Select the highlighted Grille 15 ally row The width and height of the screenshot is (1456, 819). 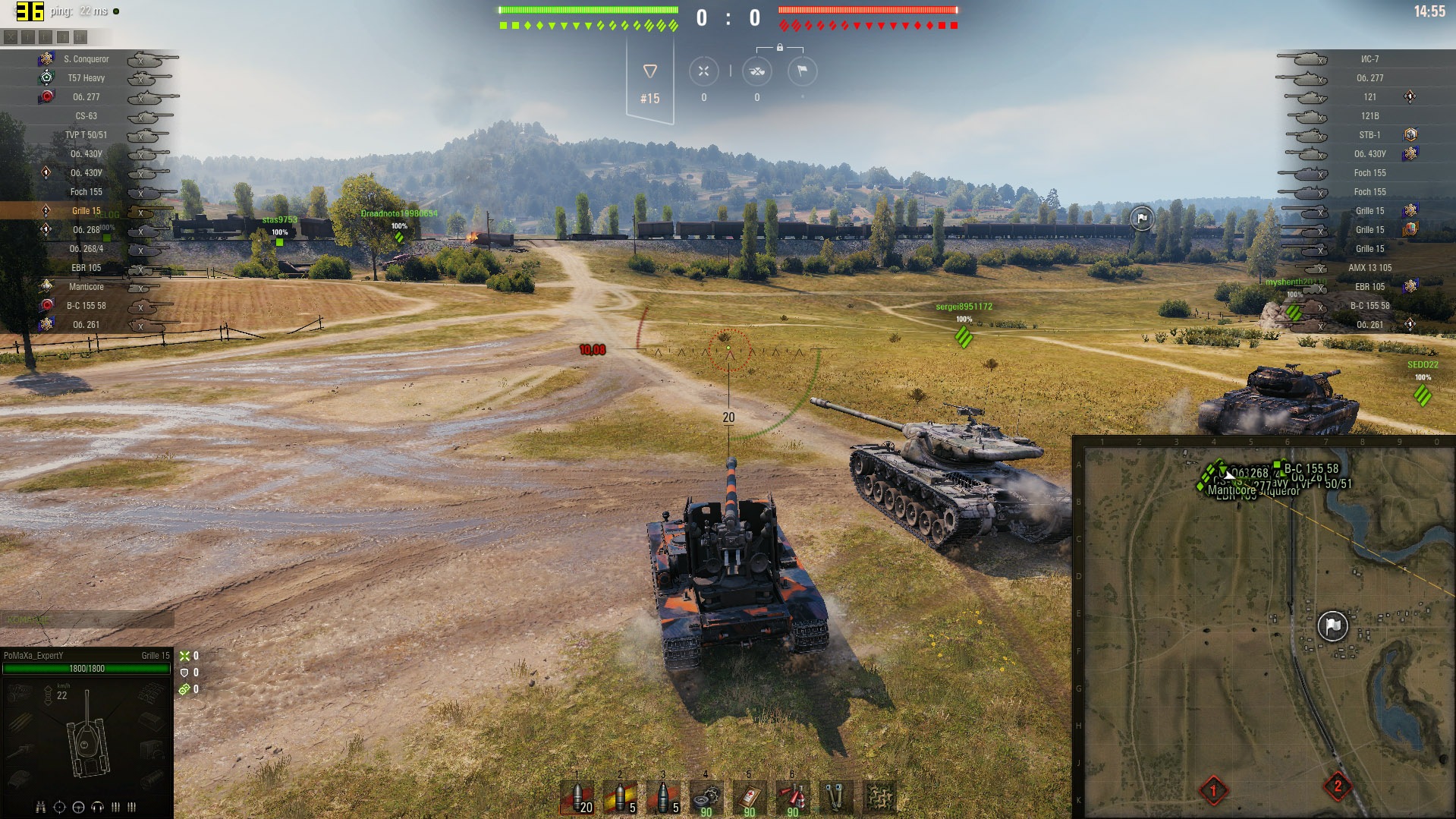(86, 211)
